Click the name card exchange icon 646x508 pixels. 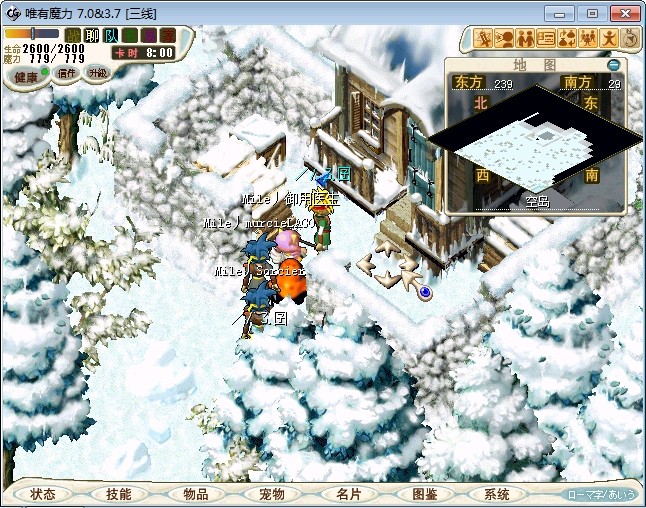coord(545,39)
